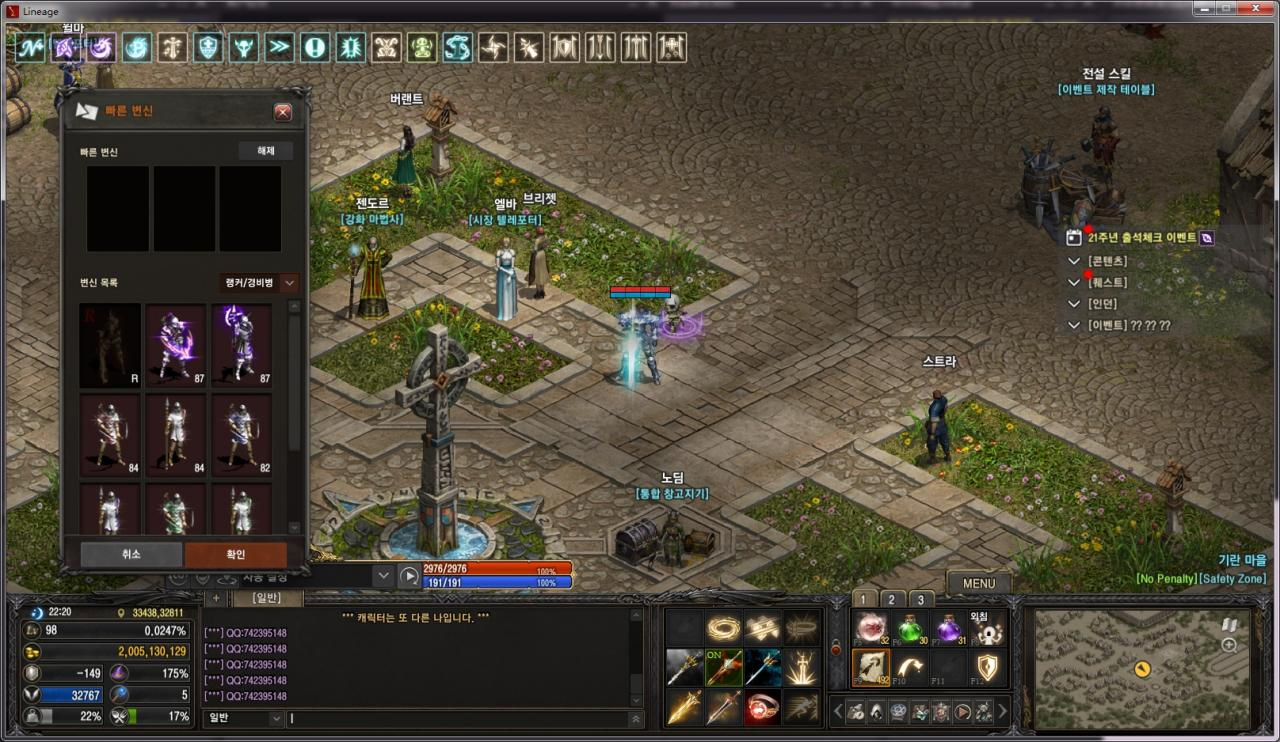Viewport: 1280px width, 742px height.
Task: Confirm with the orange 확인 button
Action: (235, 554)
